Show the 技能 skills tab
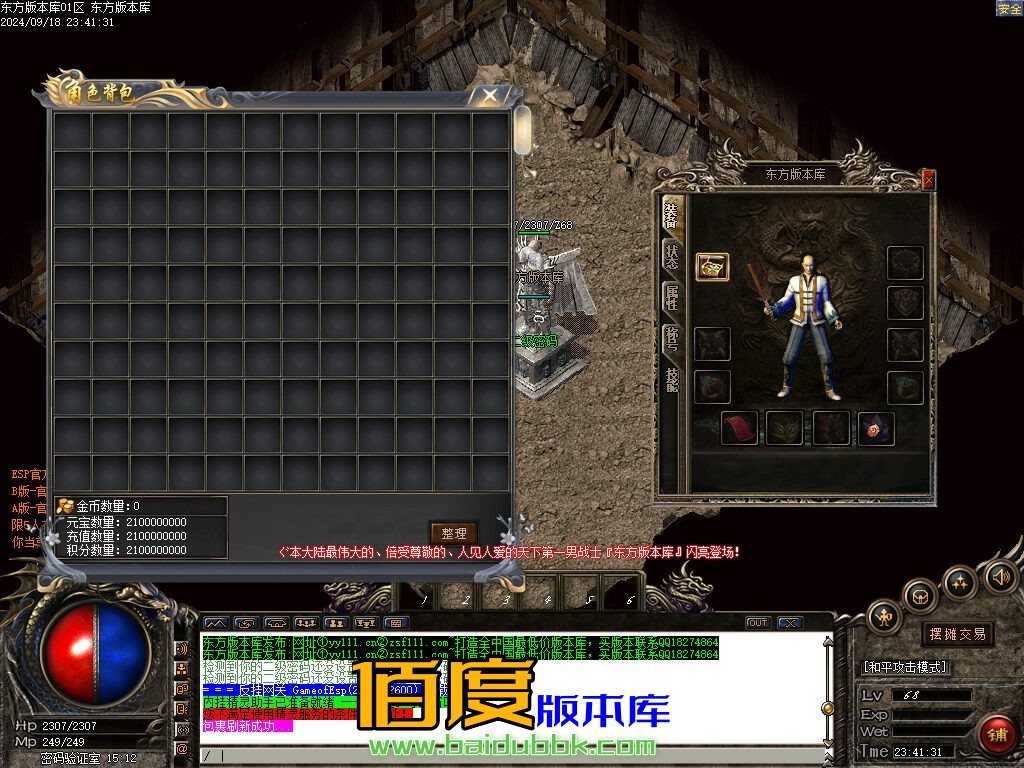 672,380
